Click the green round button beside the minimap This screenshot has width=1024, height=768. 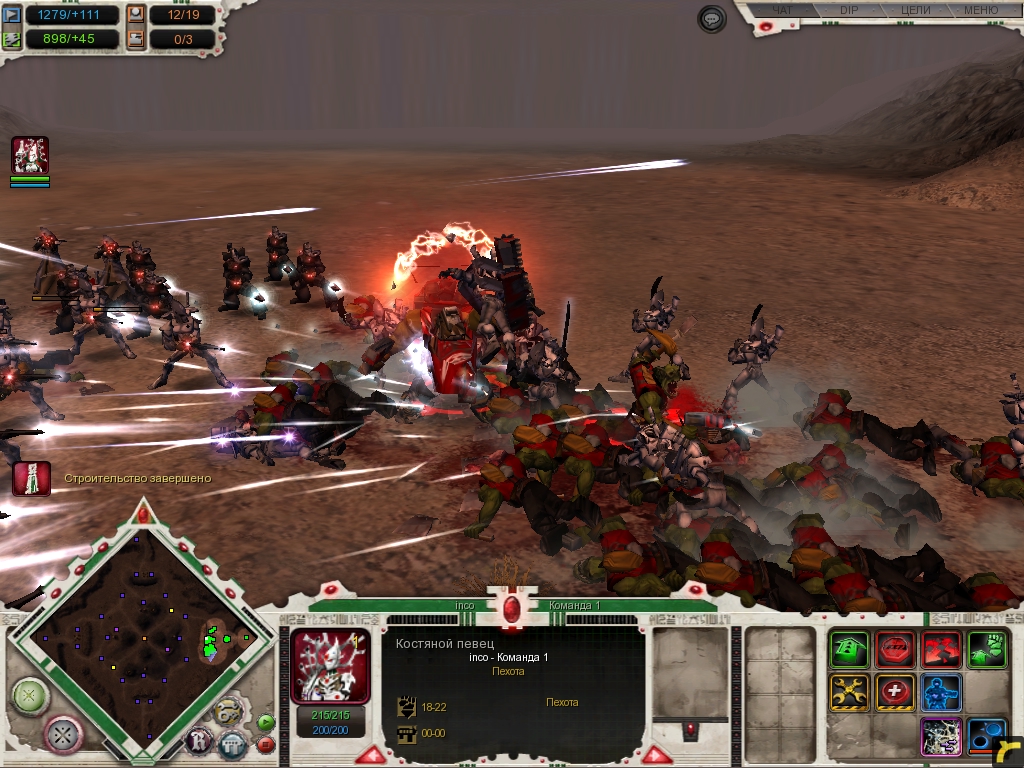(31, 695)
